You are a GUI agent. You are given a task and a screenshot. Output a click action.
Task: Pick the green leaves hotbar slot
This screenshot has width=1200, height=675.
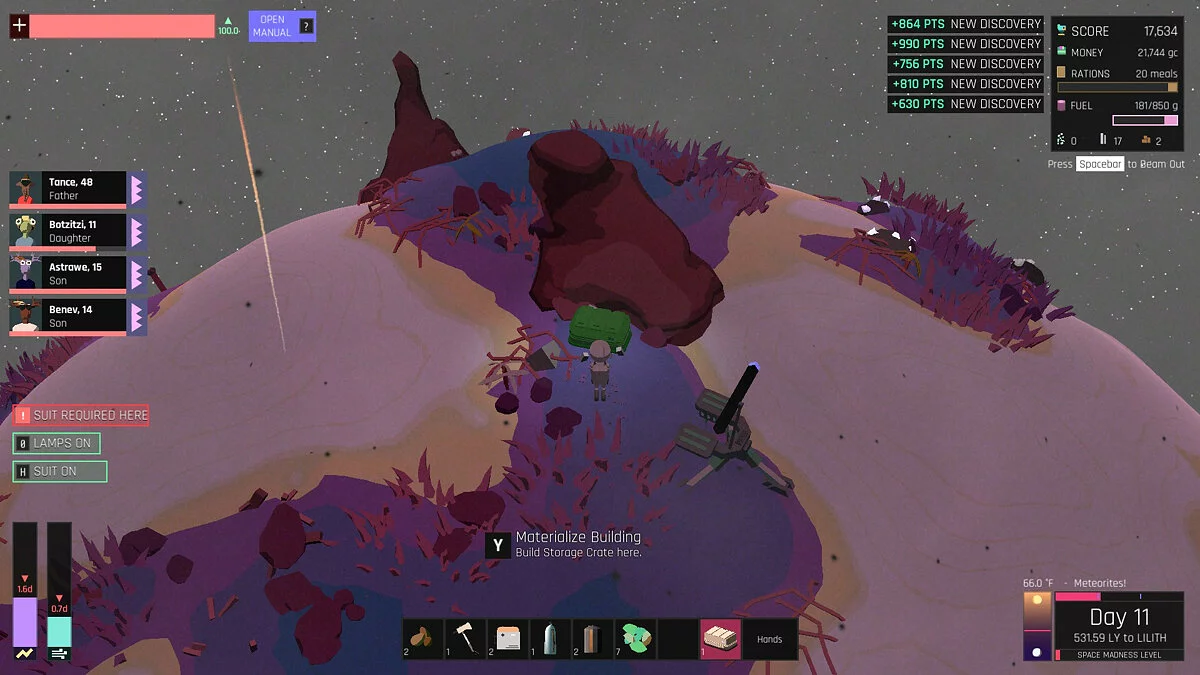point(635,639)
